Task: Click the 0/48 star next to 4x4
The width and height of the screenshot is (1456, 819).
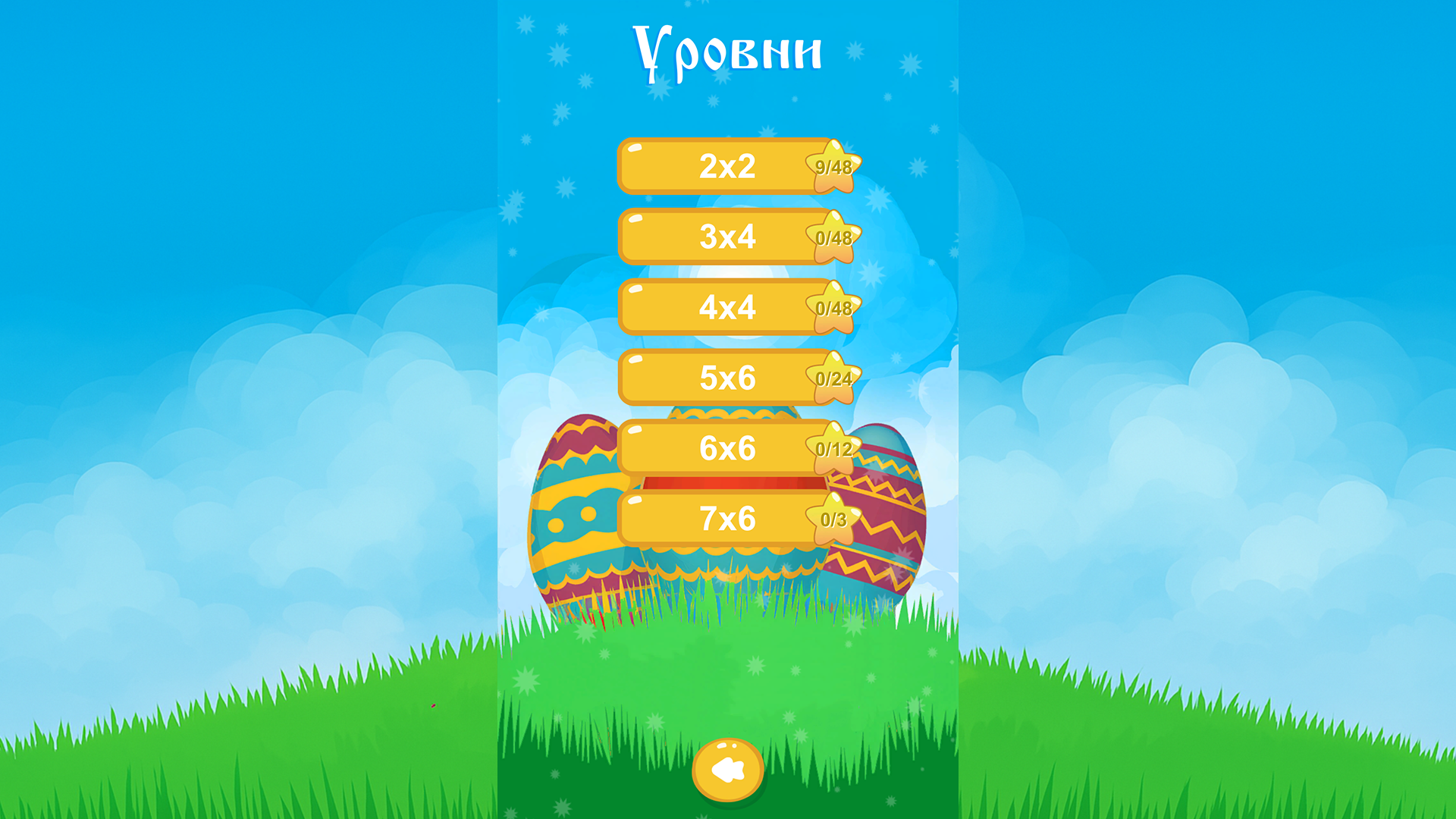Action: pyautogui.click(x=834, y=307)
